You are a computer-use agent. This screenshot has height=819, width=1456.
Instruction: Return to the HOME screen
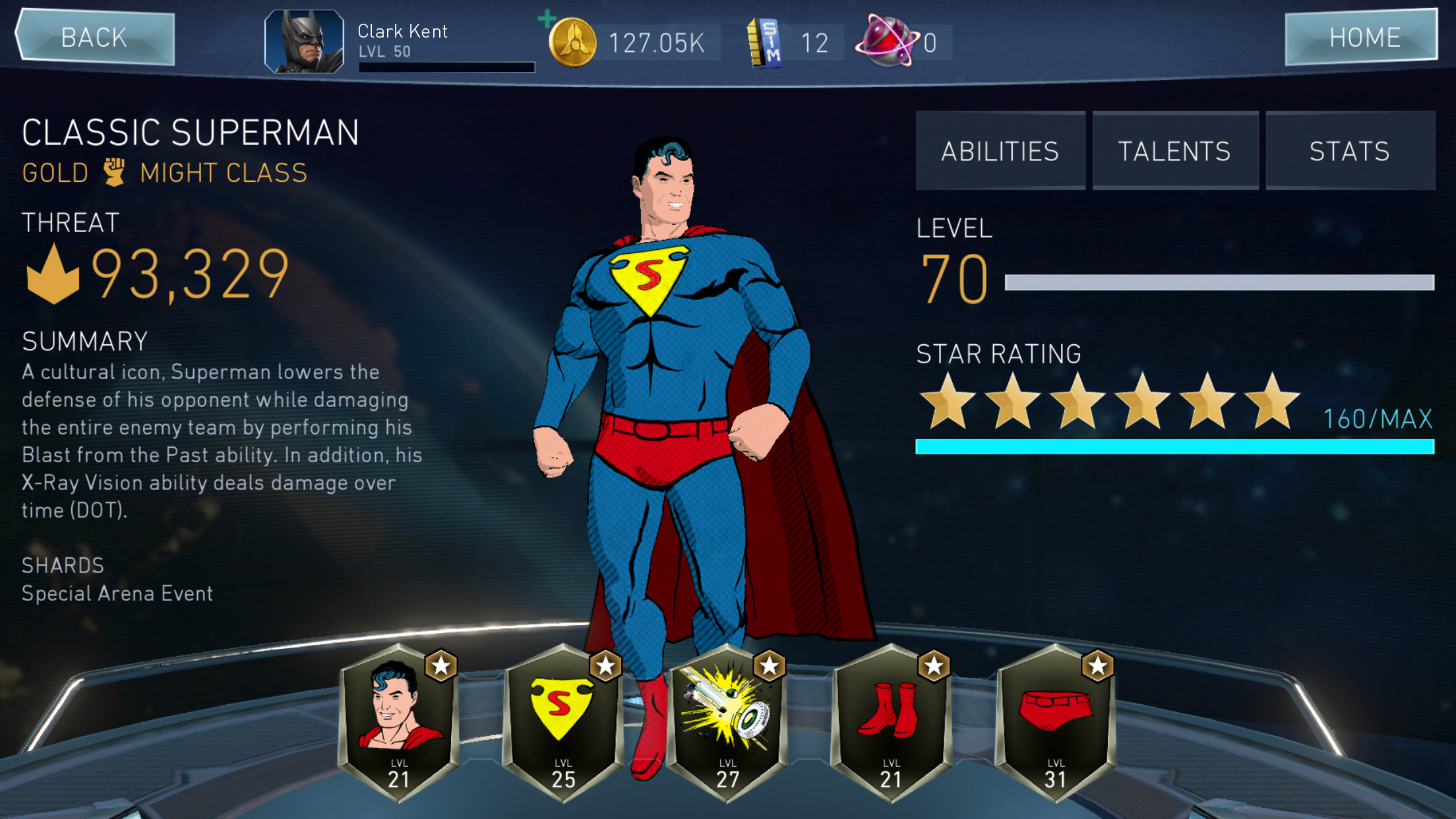point(1362,38)
